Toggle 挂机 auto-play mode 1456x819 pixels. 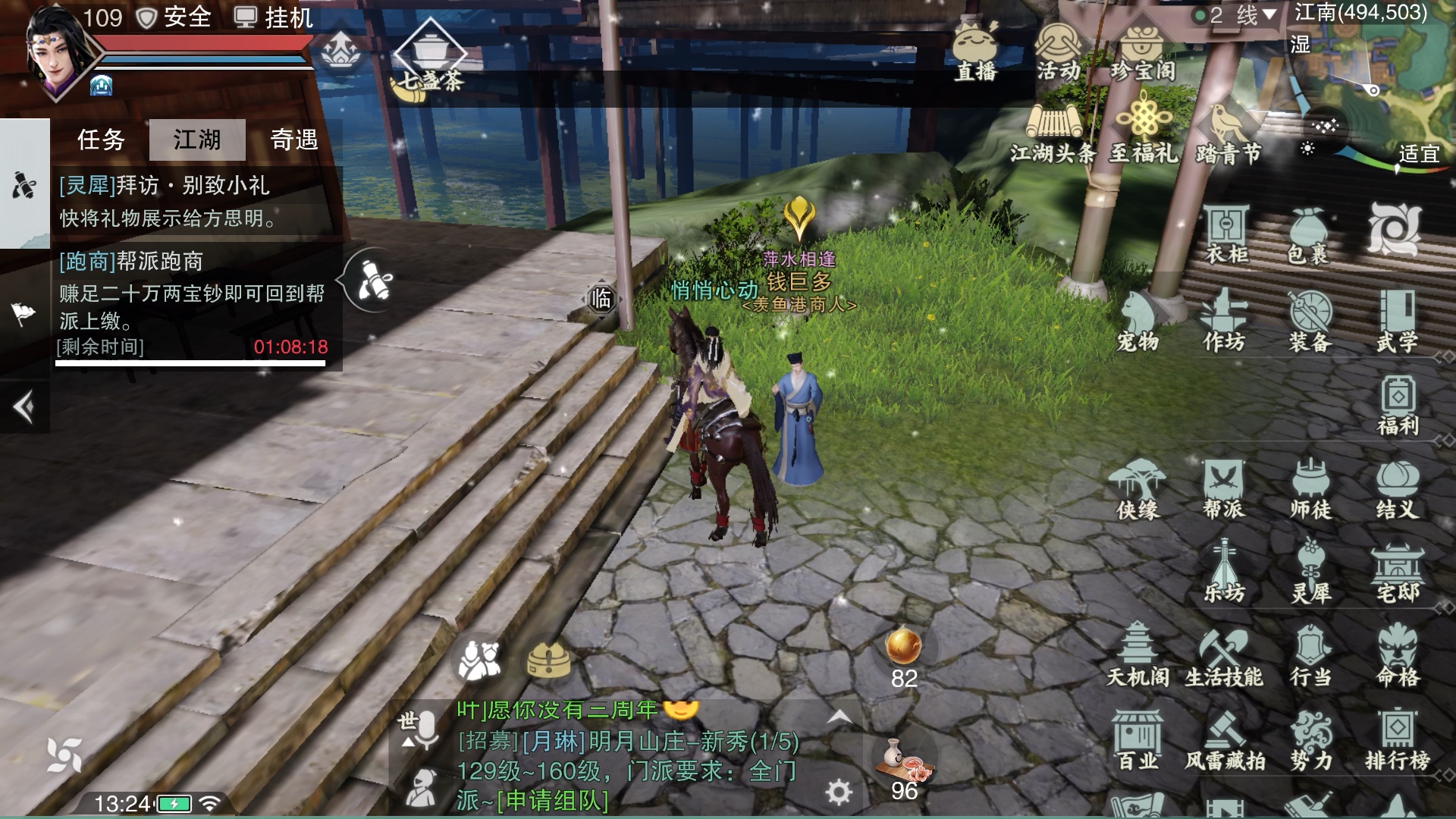[274, 17]
